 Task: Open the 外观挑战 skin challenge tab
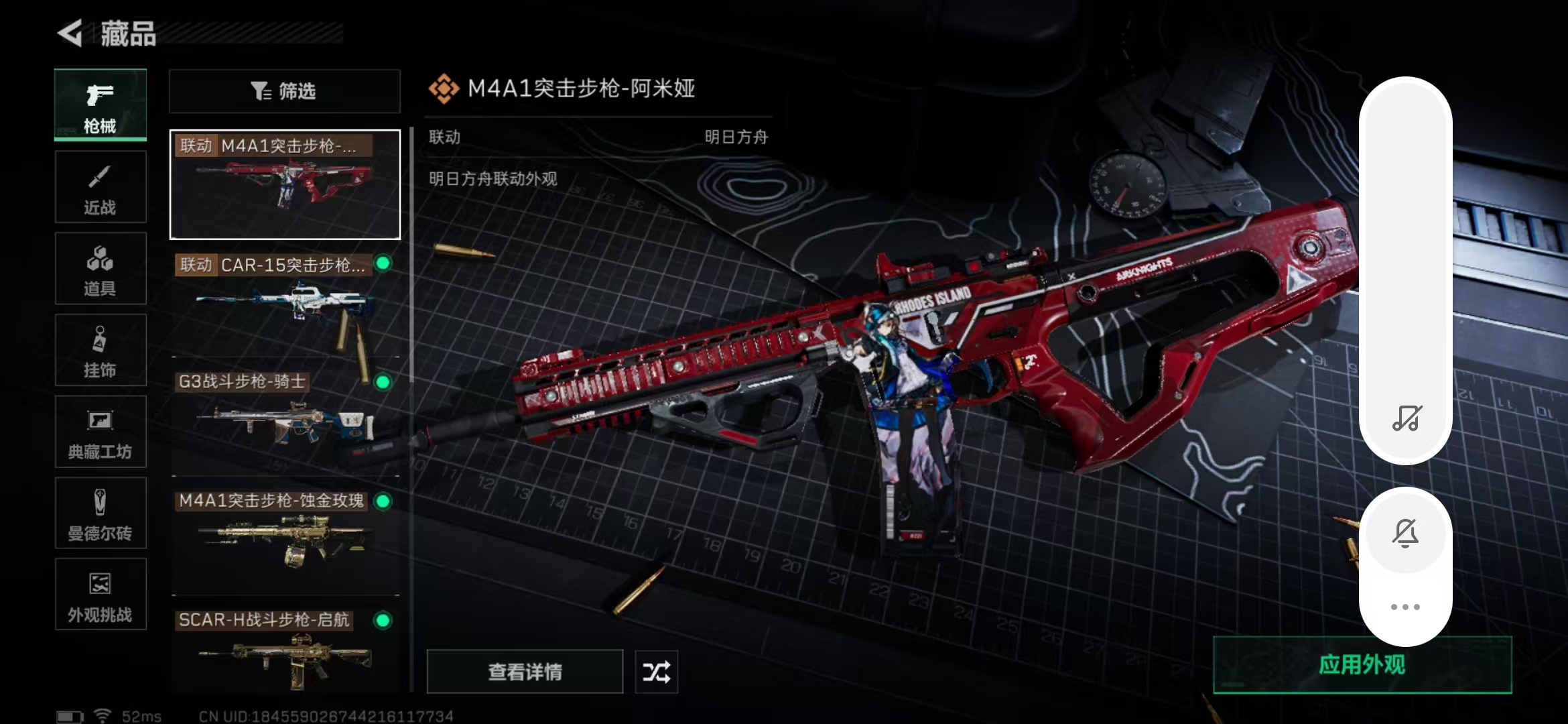pyautogui.click(x=101, y=595)
